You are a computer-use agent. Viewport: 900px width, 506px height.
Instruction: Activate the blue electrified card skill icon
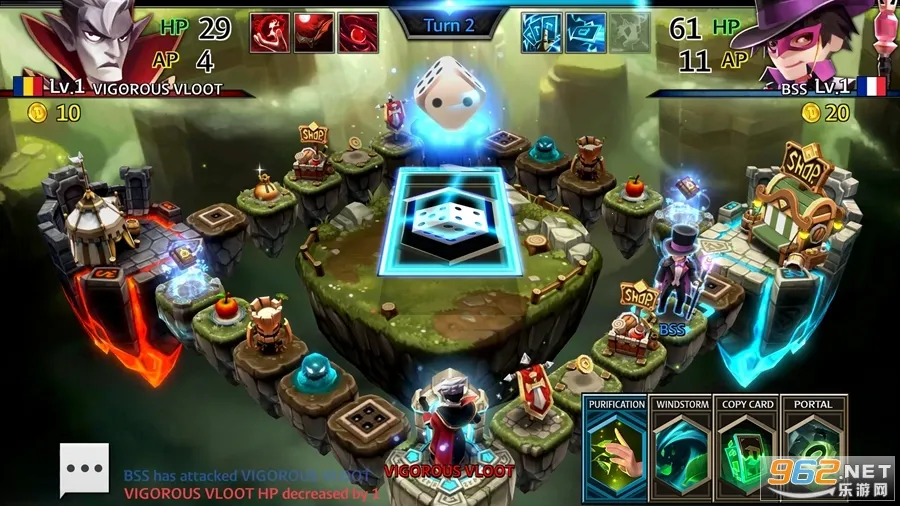[x=585, y=32]
